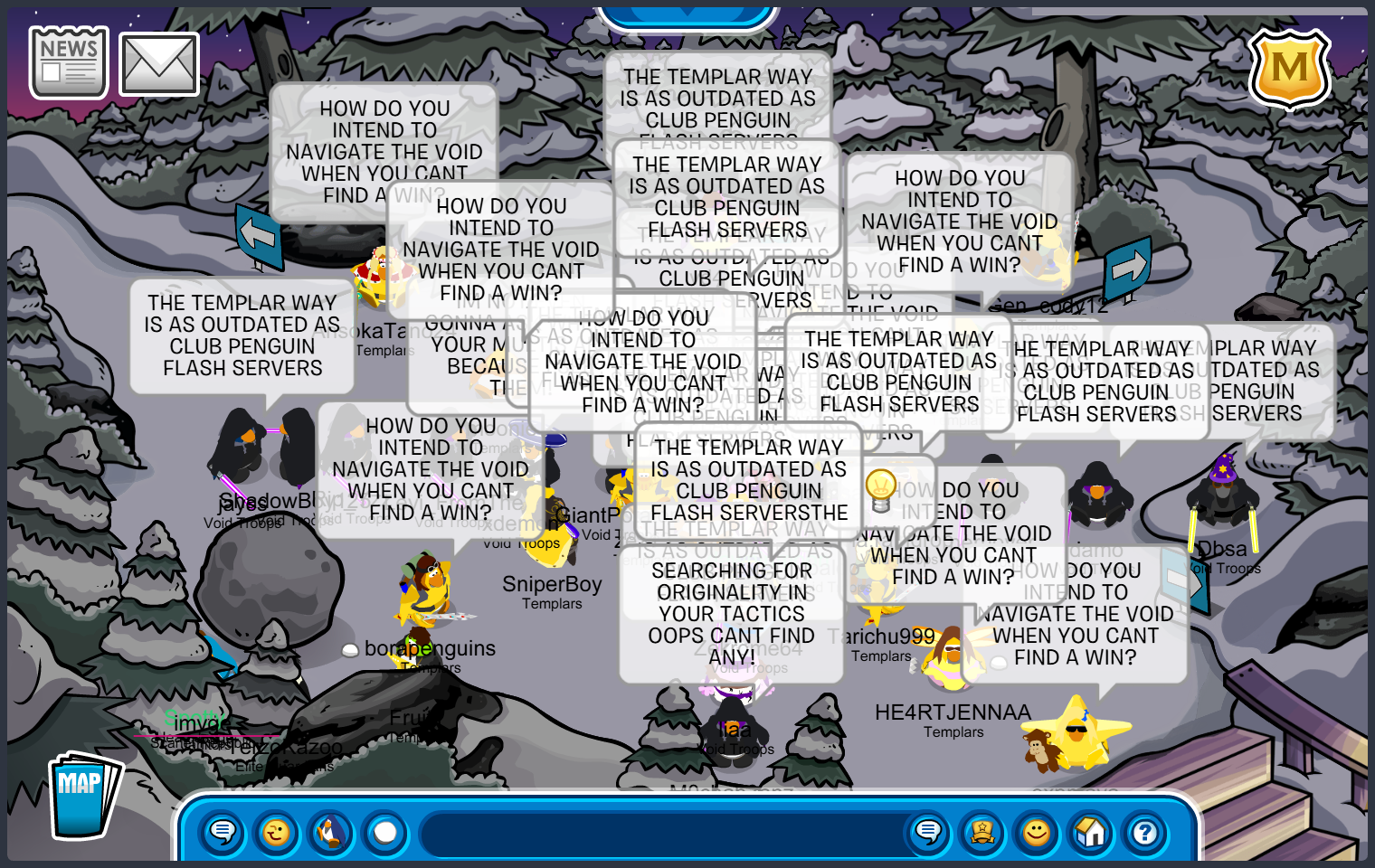Viewport: 1375px width, 868px height.
Task: Click the right arrow sign to change rooms
Action: click(x=1127, y=267)
